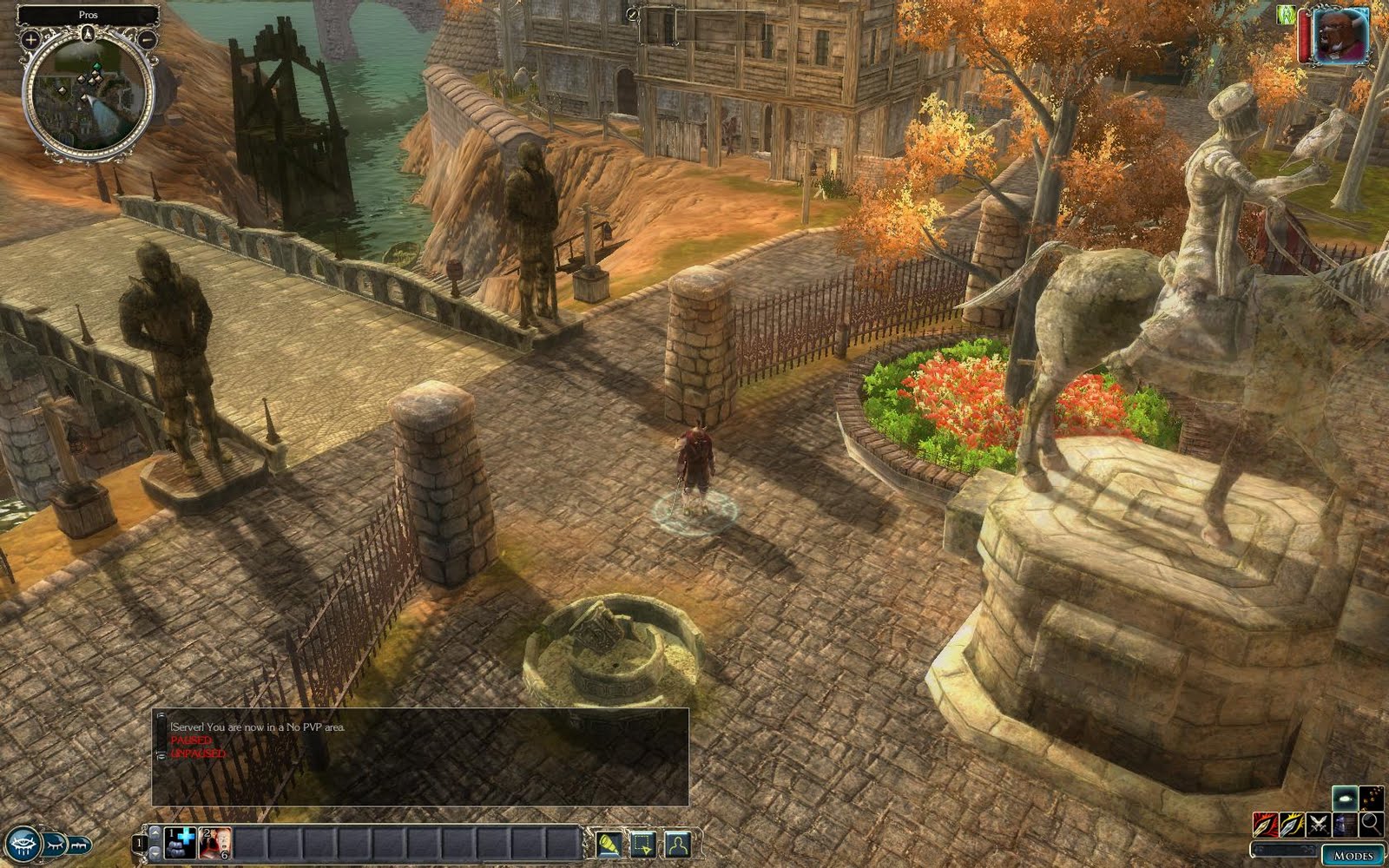Click the chat log window

(420, 757)
